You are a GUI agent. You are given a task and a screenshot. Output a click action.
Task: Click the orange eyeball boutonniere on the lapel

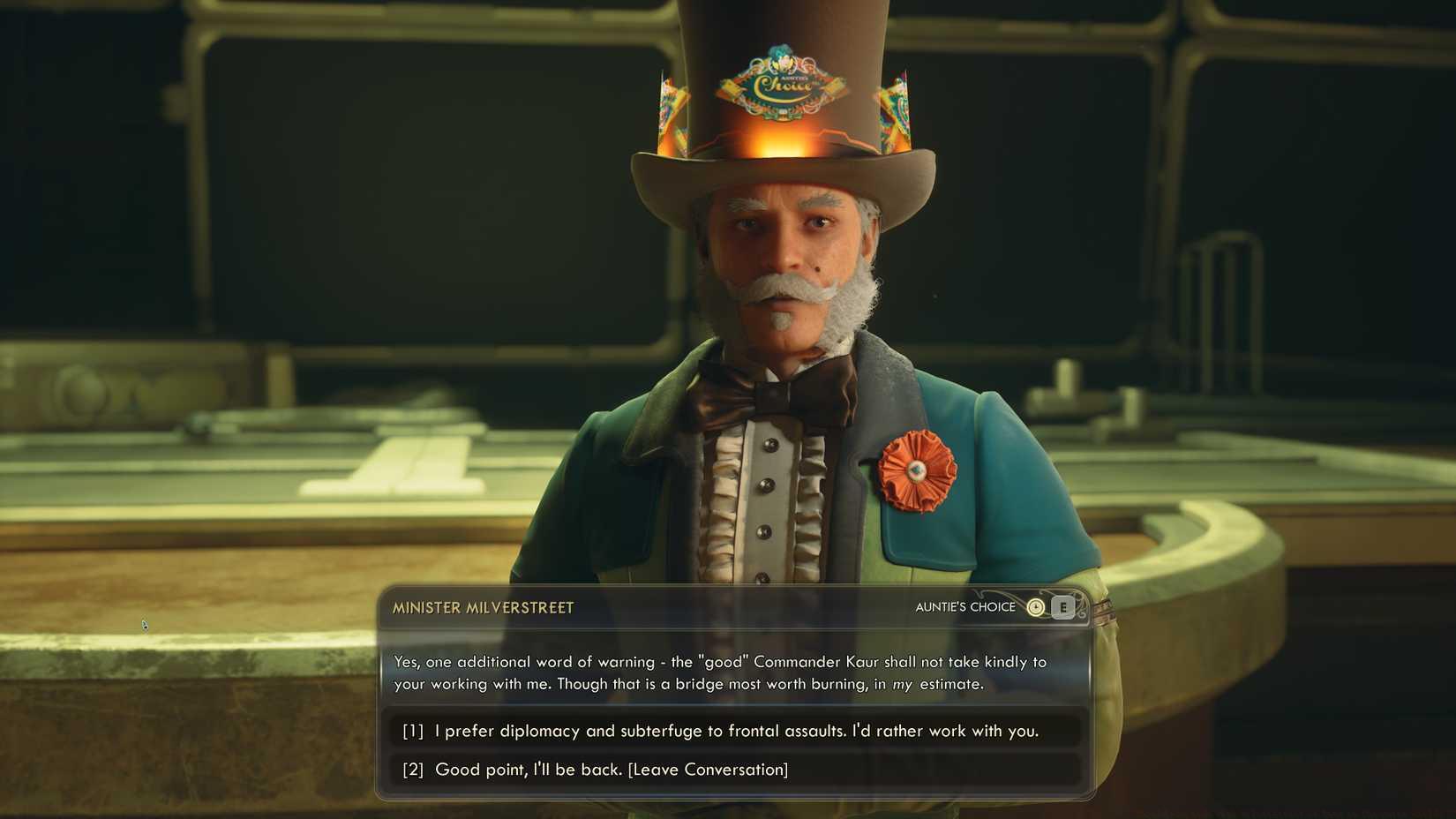(918, 470)
